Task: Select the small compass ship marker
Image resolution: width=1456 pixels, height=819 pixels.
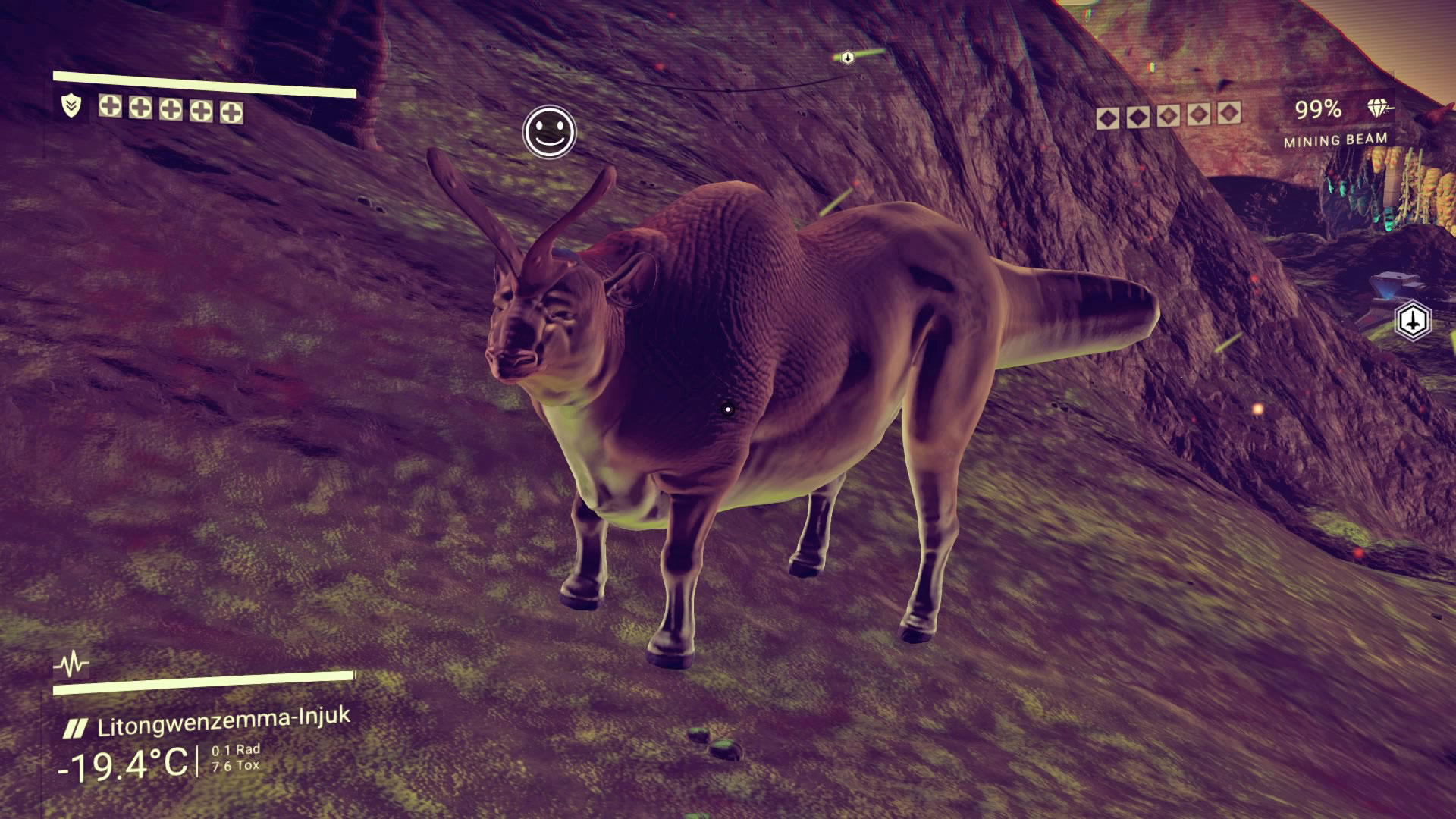Action: pos(848,57)
